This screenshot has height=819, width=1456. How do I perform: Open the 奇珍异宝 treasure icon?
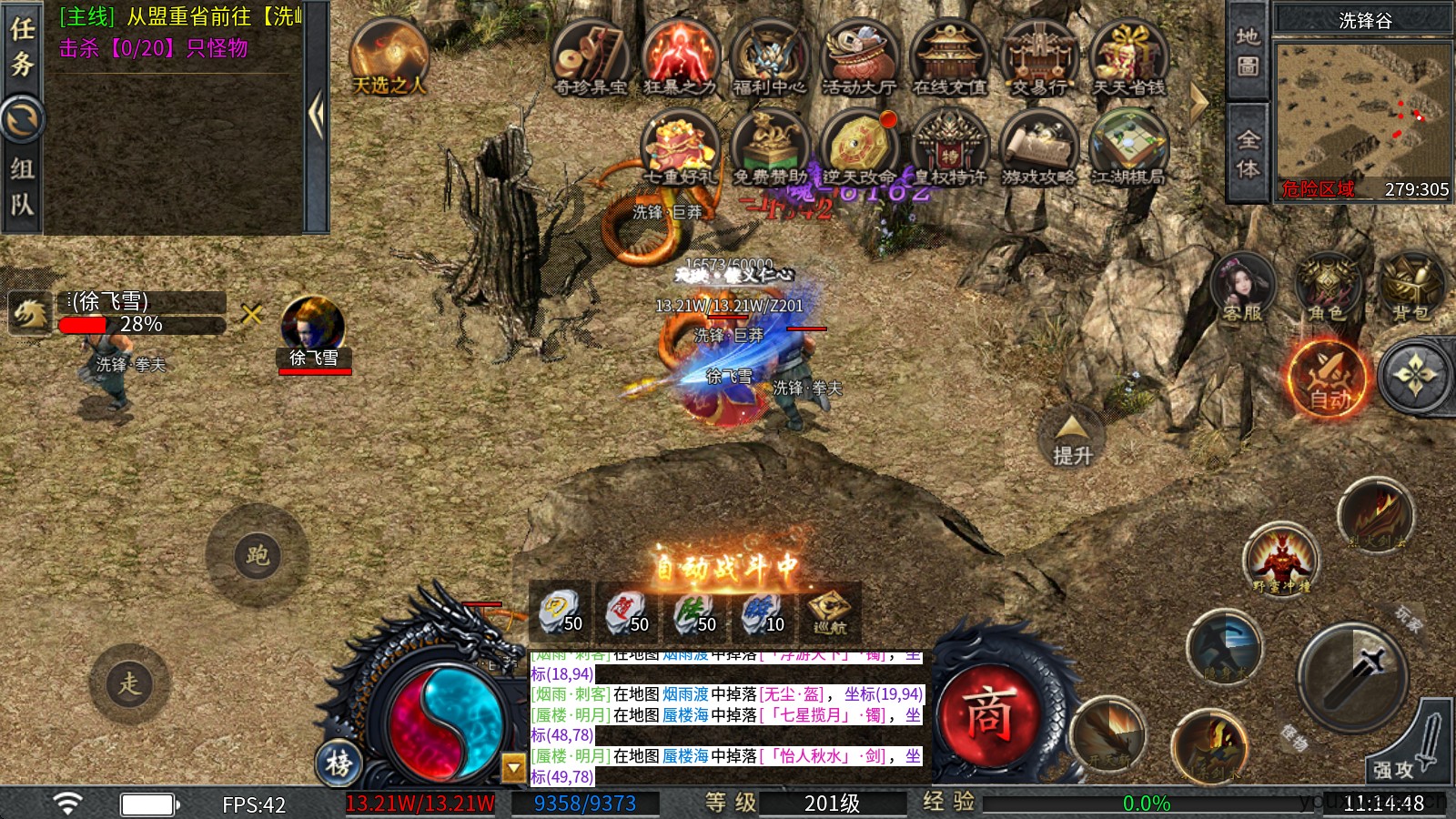pyautogui.click(x=591, y=56)
